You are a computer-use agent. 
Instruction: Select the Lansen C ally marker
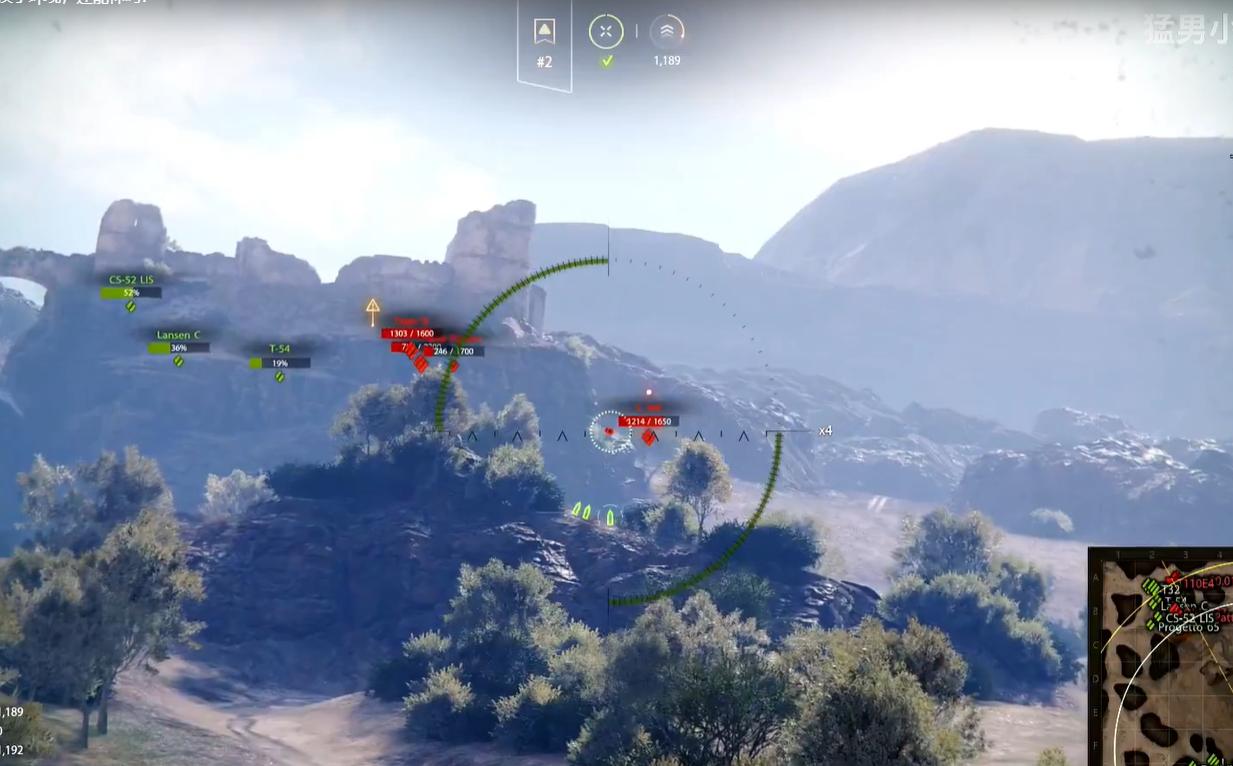[178, 336]
